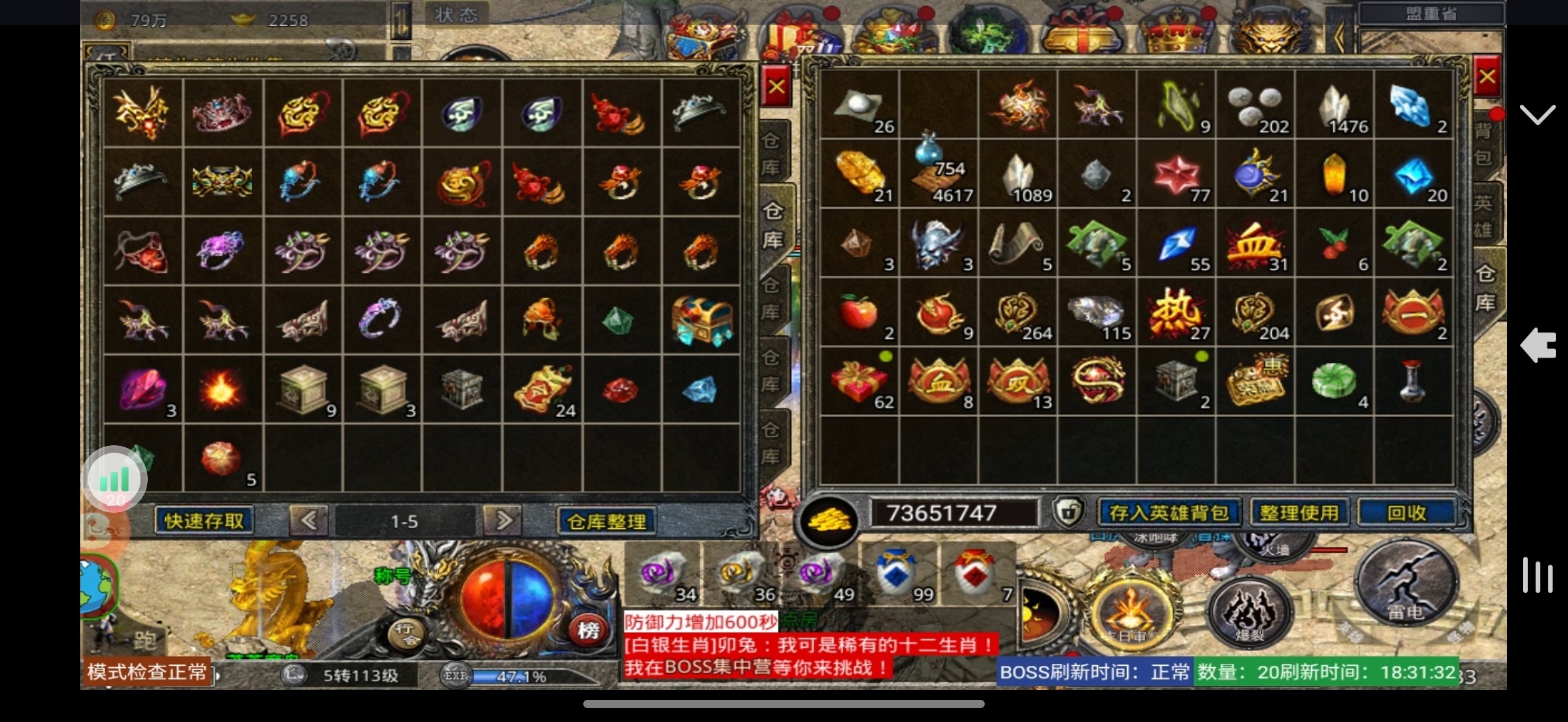Viewport: 1568px width, 722px height.
Task: Pick the 血 blood scroll stack of 31
Action: 1255,244
